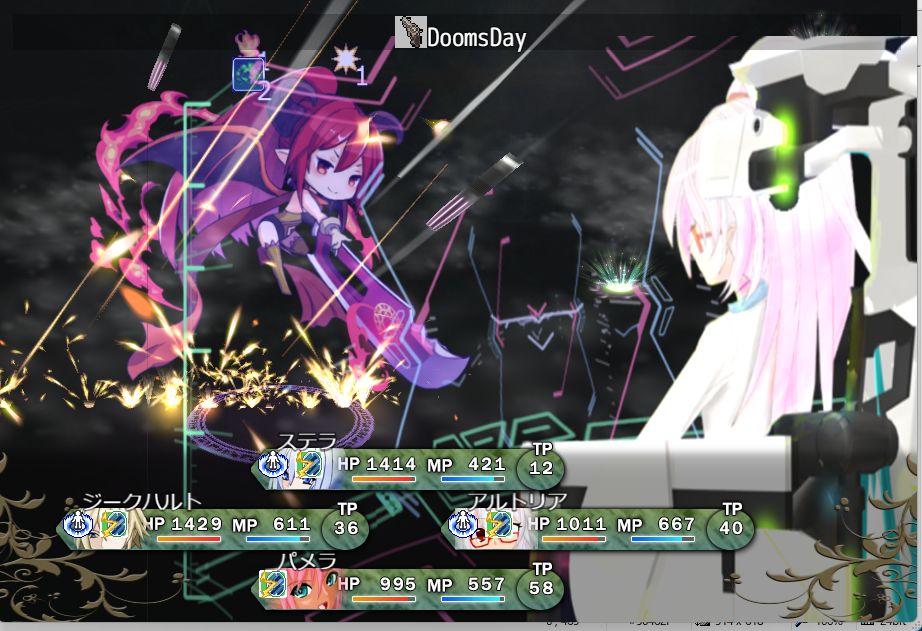Viewport: 922px width, 631px height.
Task: Pick Pamela's (パメラ) party status panel
Action: pyautogui.click(x=410, y=587)
